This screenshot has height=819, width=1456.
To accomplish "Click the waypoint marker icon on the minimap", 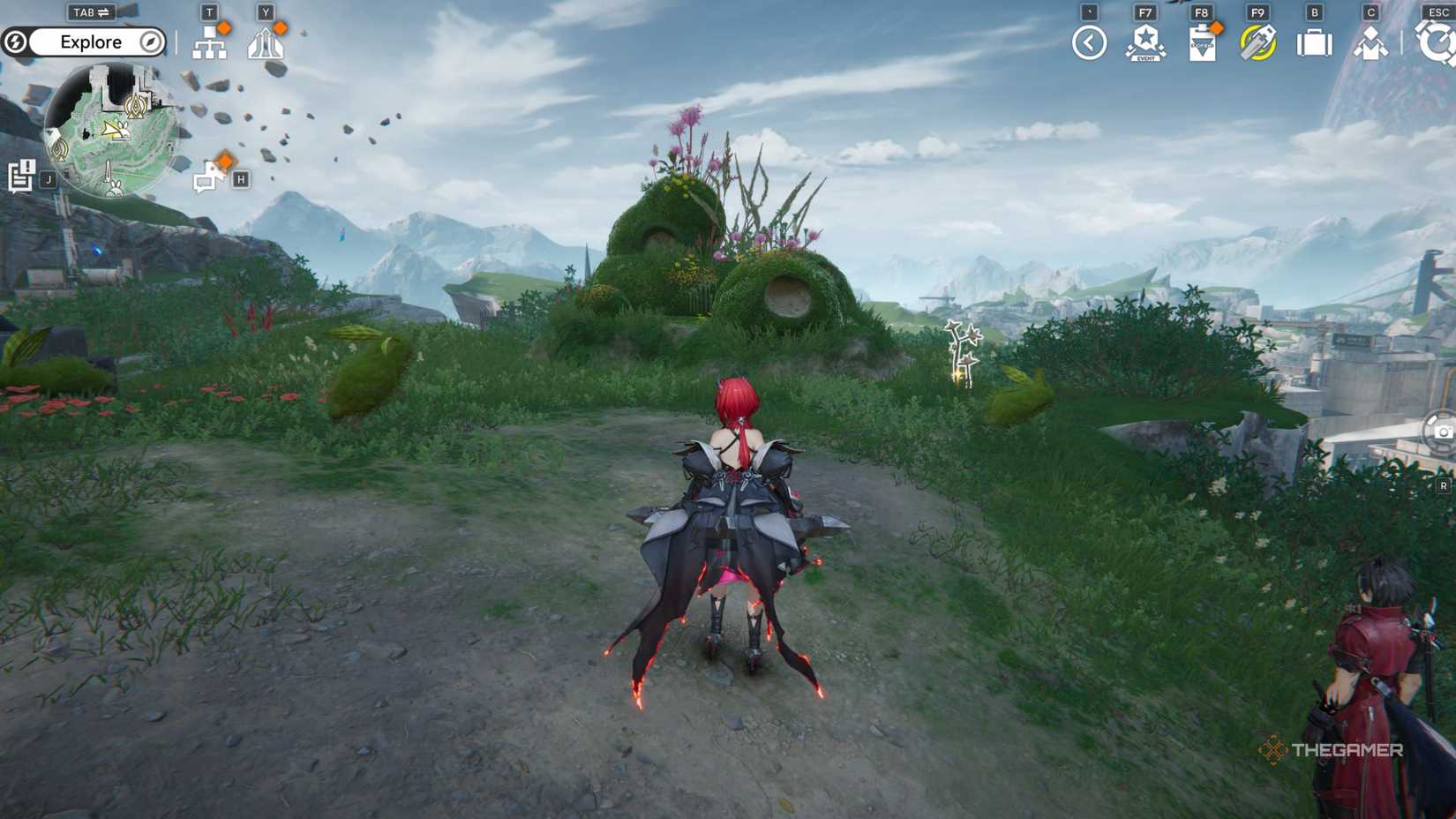I will (134, 107).
